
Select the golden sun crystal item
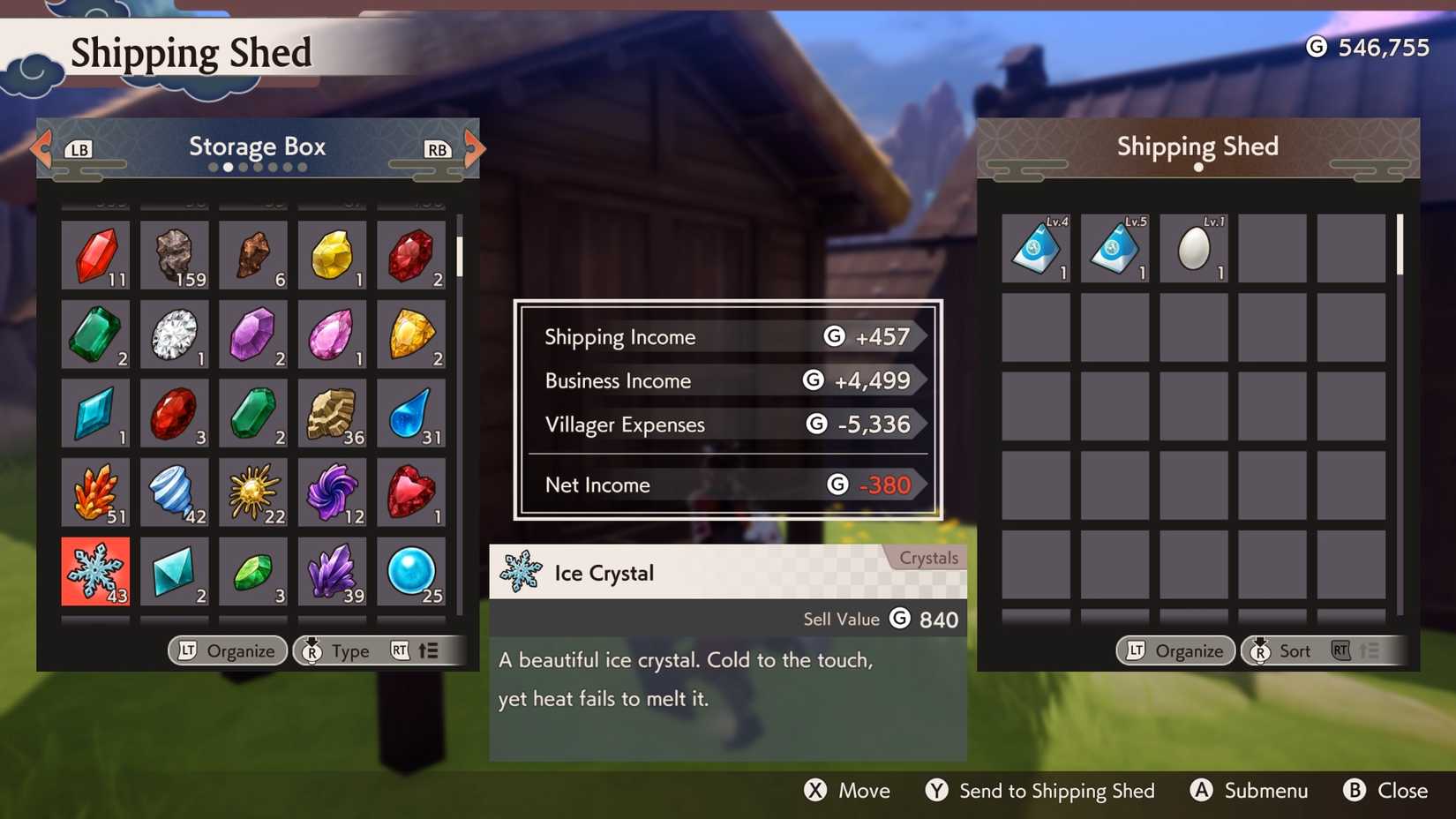click(x=253, y=493)
